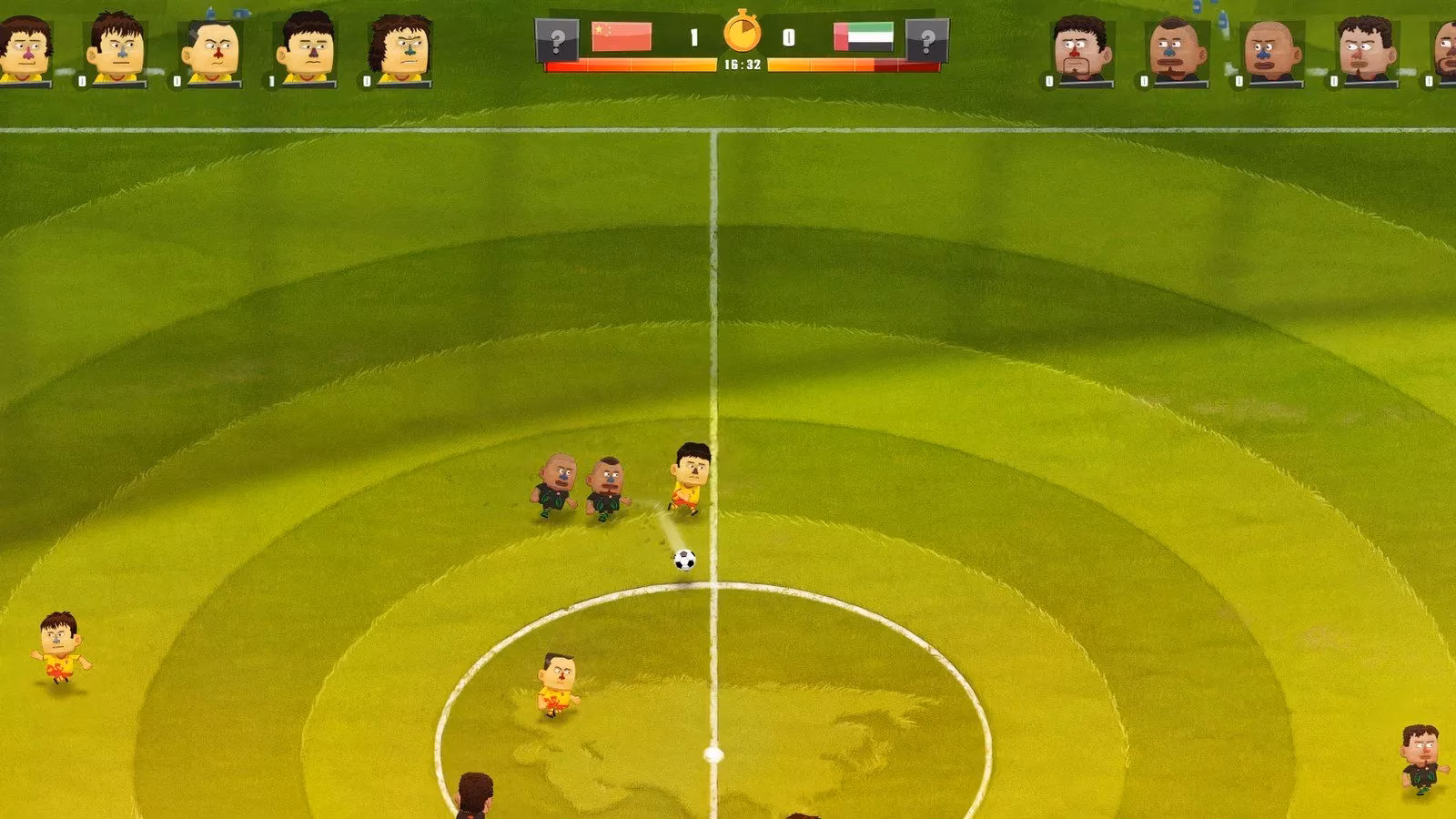
Task: Click the soccer ball near the center line
Action: [x=682, y=559]
